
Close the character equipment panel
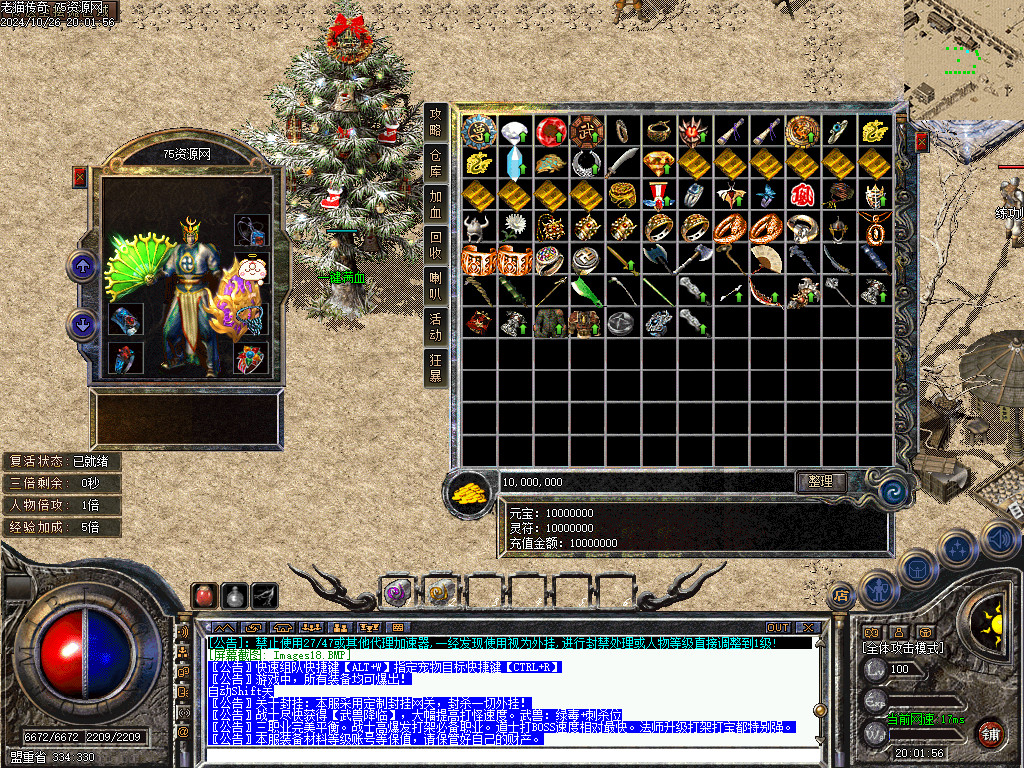[80, 177]
